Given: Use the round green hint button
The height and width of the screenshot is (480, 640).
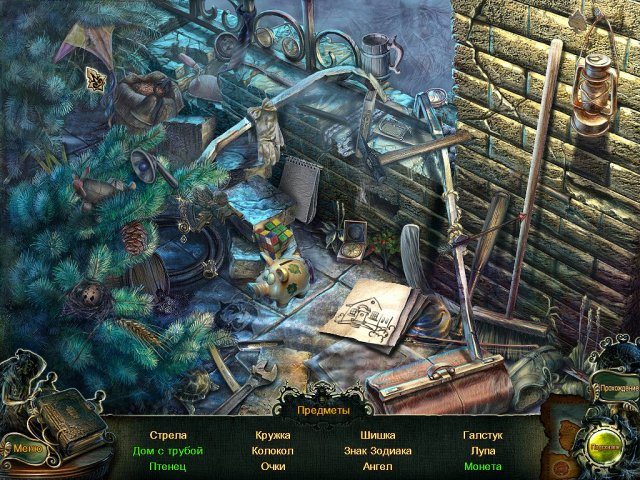Looking at the screenshot, I should tap(606, 448).
